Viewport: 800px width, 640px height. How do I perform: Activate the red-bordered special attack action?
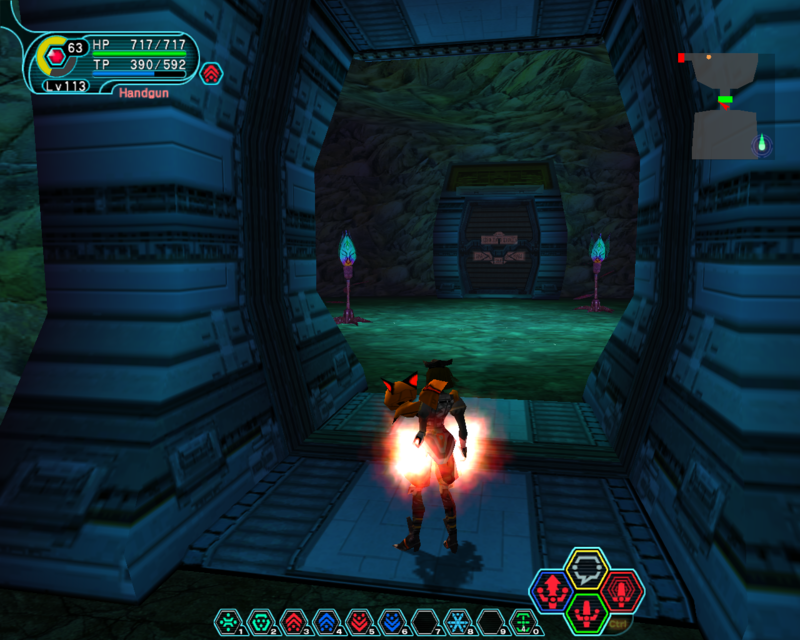(x=621, y=592)
